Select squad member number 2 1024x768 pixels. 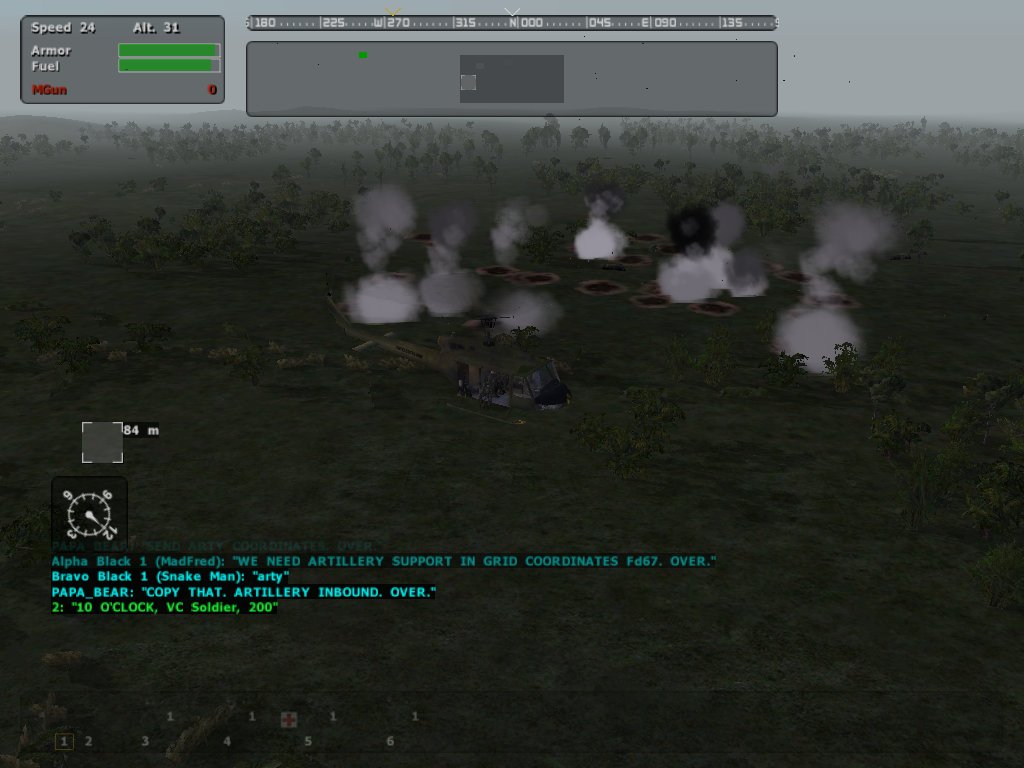click(x=88, y=741)
